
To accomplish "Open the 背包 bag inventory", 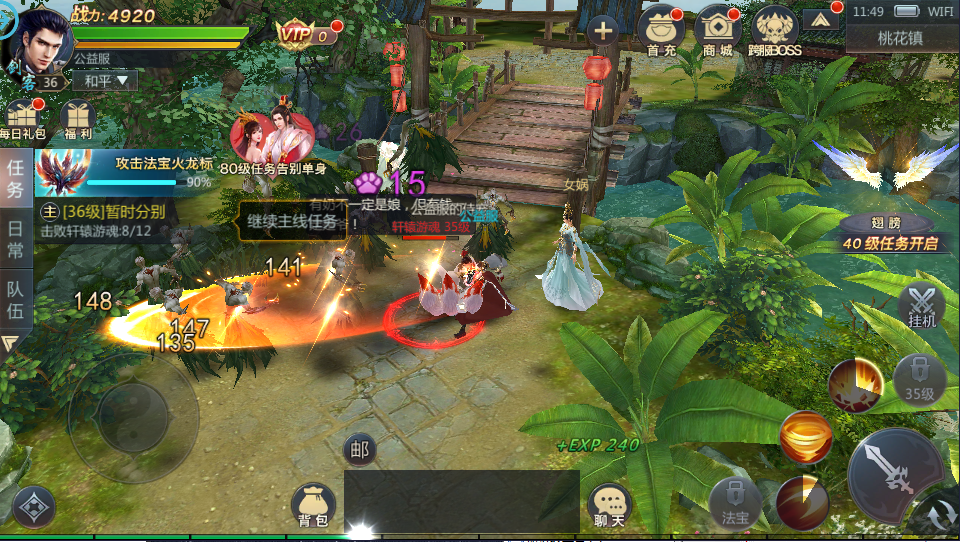I will 312,505.
